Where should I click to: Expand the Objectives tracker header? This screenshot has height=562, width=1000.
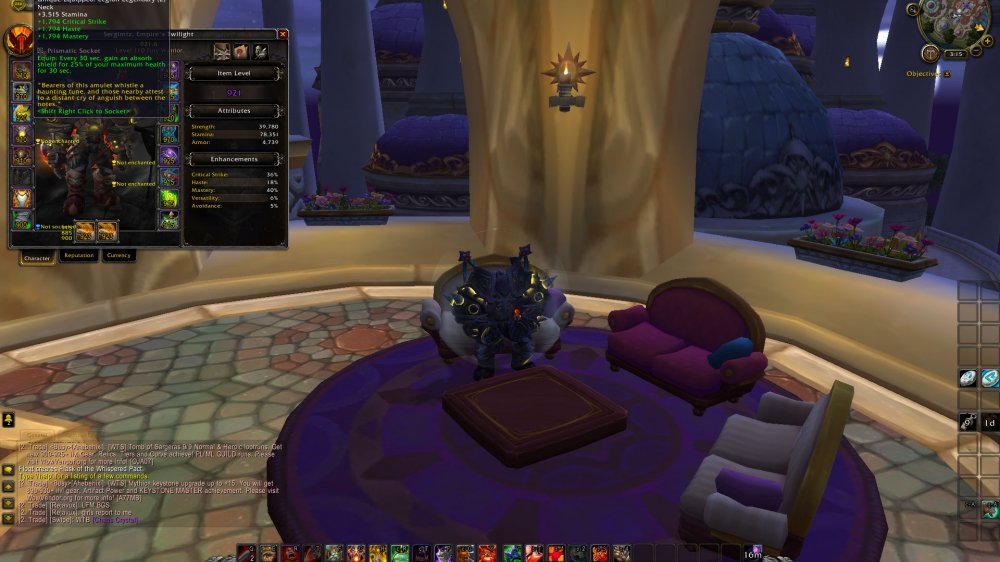click(x=947, y=74)
